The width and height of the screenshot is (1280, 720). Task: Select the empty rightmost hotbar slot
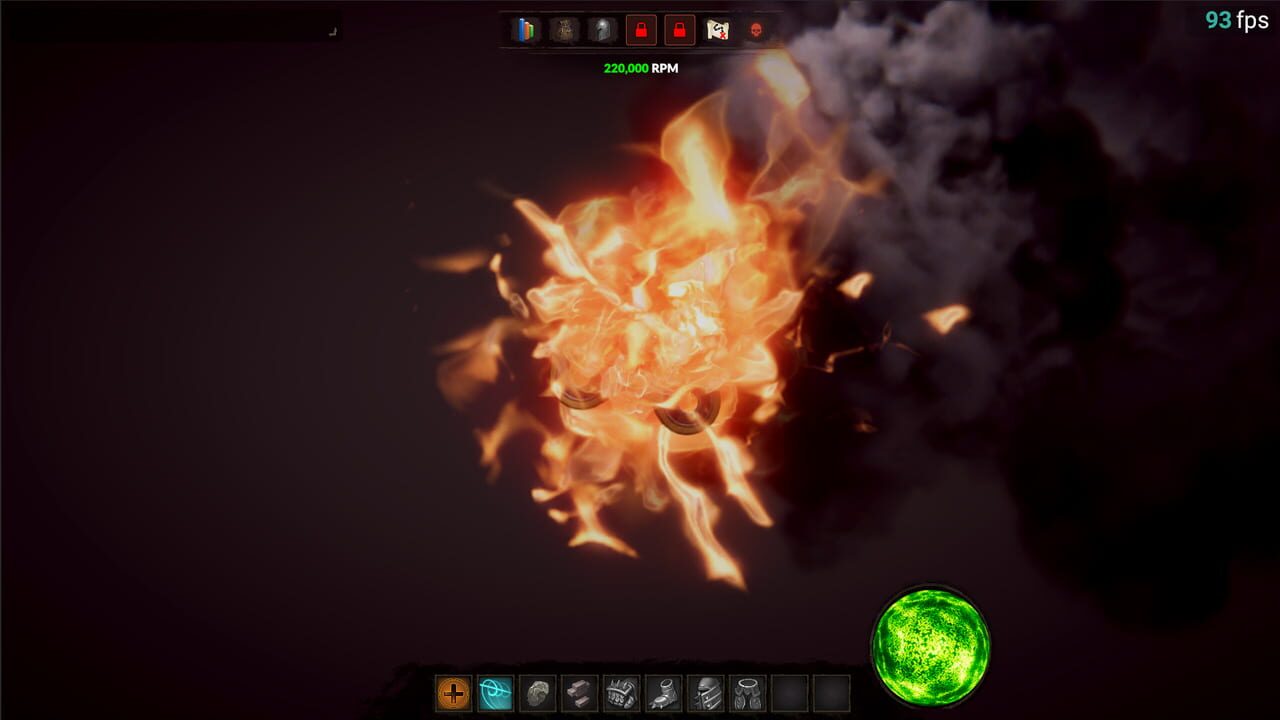834,691
